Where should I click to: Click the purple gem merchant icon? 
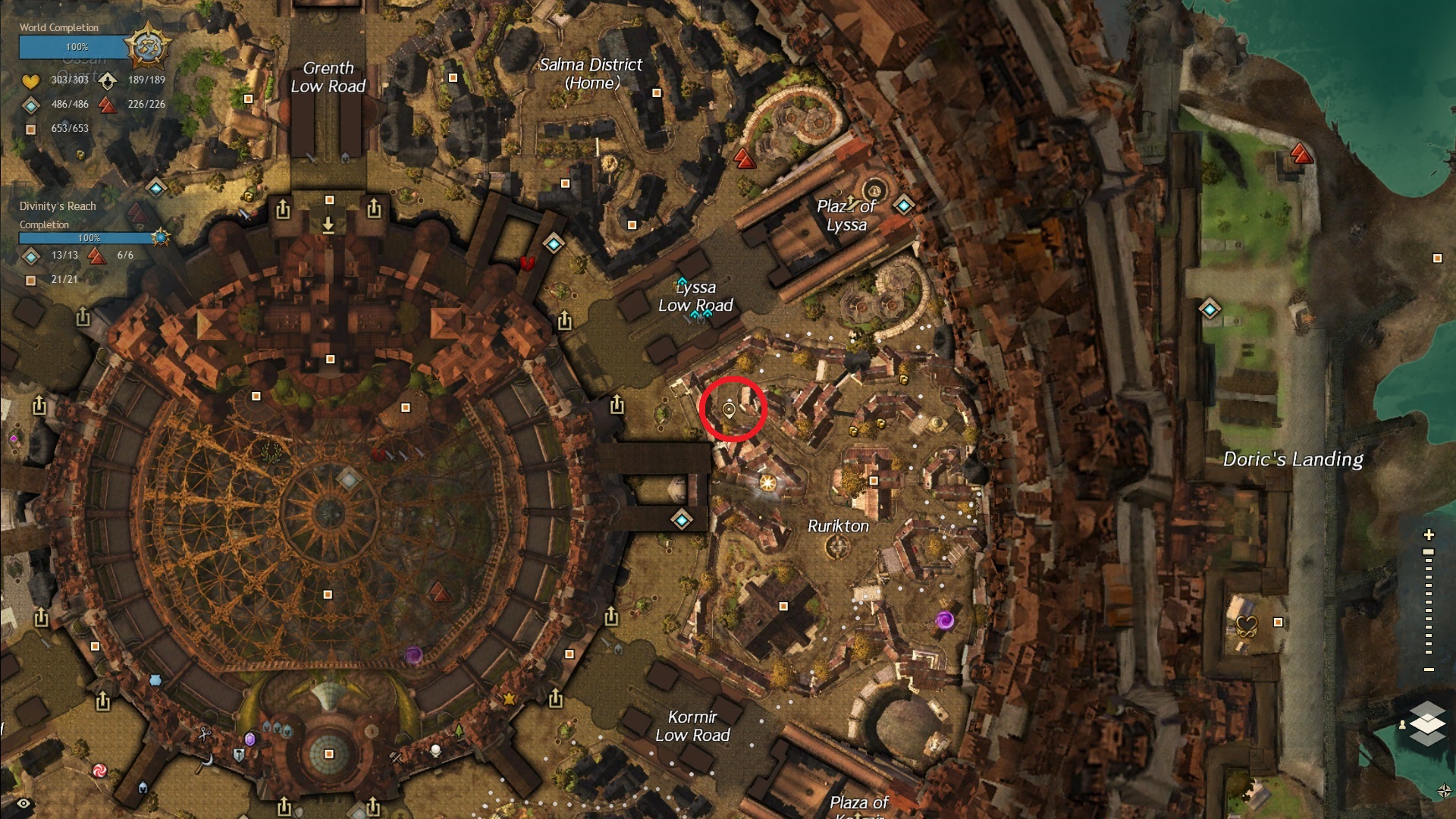pyautogui.click(x=249, y=739)
